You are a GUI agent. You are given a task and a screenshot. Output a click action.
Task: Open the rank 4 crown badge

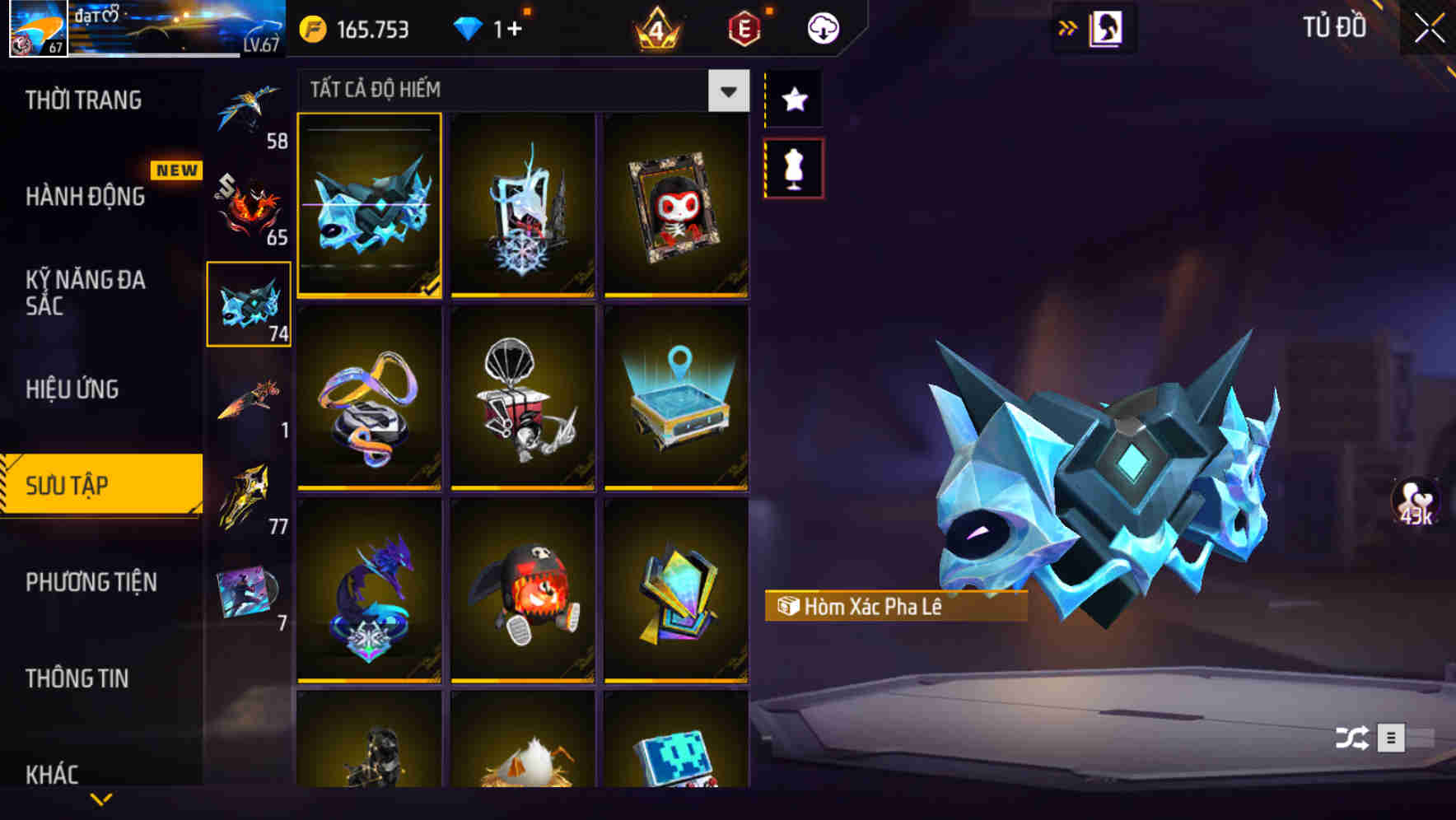656,27
